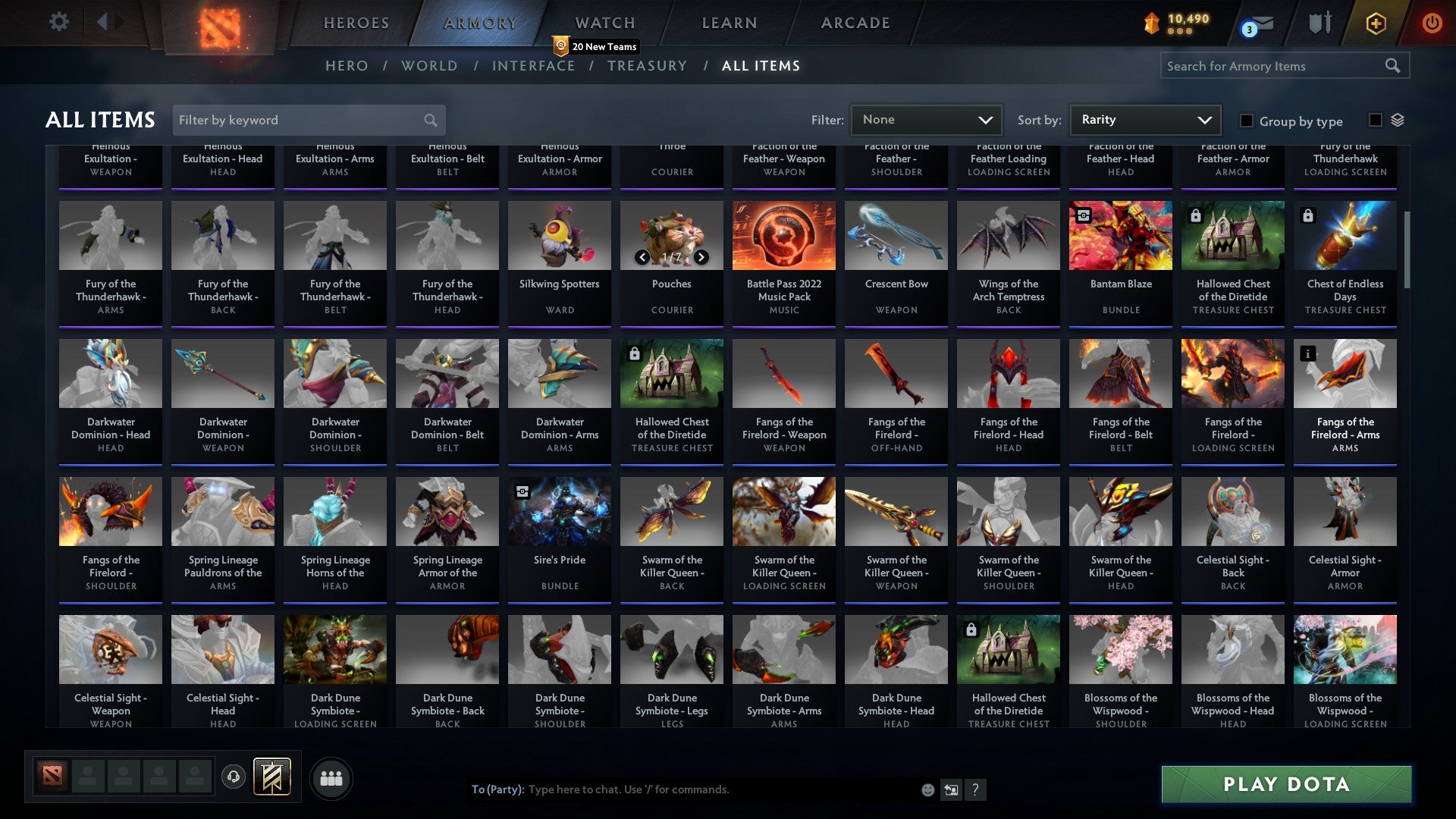Open the friends list people icon
This screenshot has width=1456, height=819.
[x=331, y=777]
